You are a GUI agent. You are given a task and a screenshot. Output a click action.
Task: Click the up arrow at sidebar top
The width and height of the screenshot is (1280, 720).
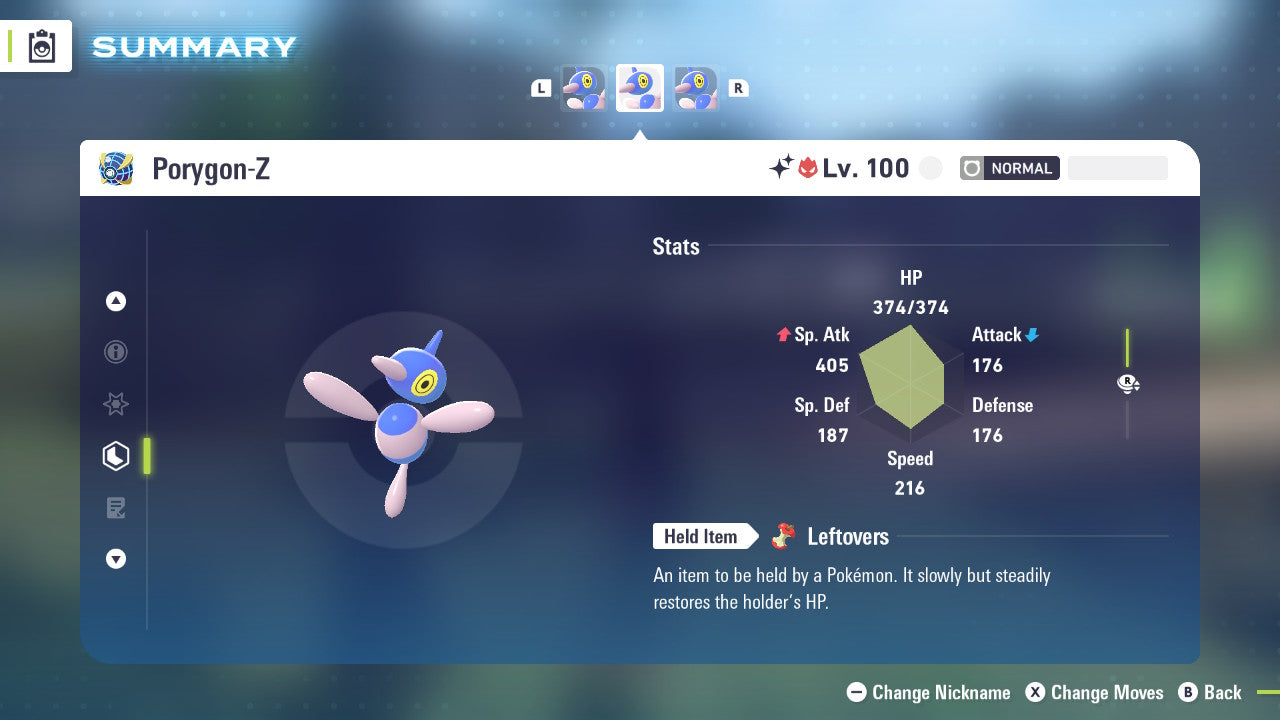(116, 301)
